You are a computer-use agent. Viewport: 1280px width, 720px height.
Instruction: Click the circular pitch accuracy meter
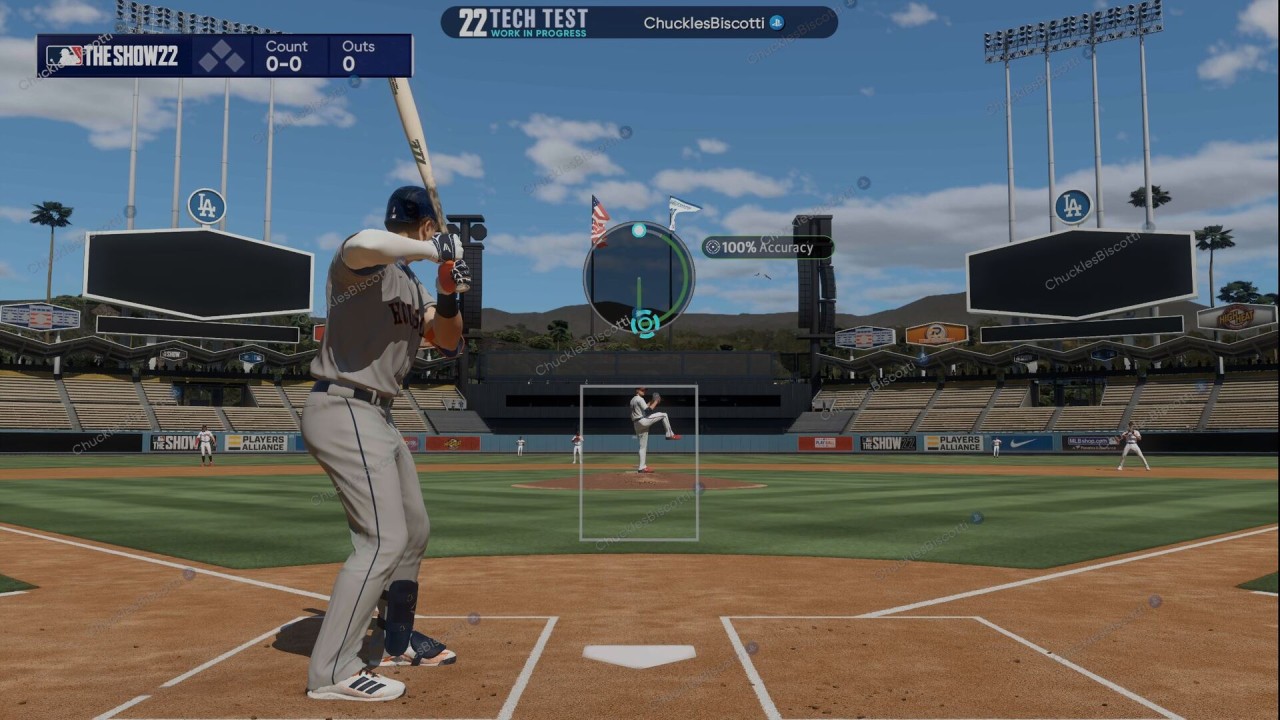(639, 276)
